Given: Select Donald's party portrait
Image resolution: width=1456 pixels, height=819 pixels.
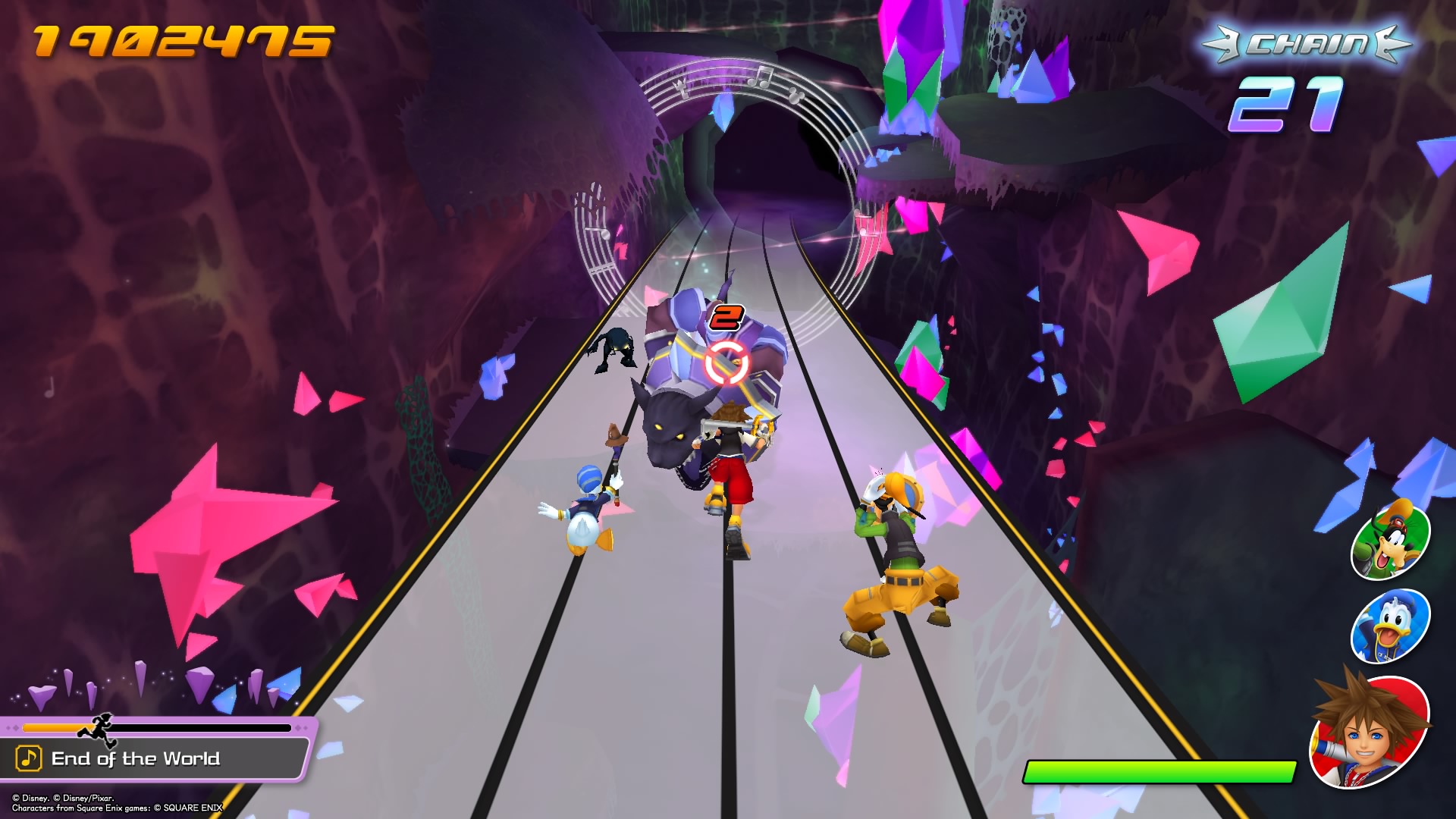Looking at the screenshot, I should [x=1390, y=625].
